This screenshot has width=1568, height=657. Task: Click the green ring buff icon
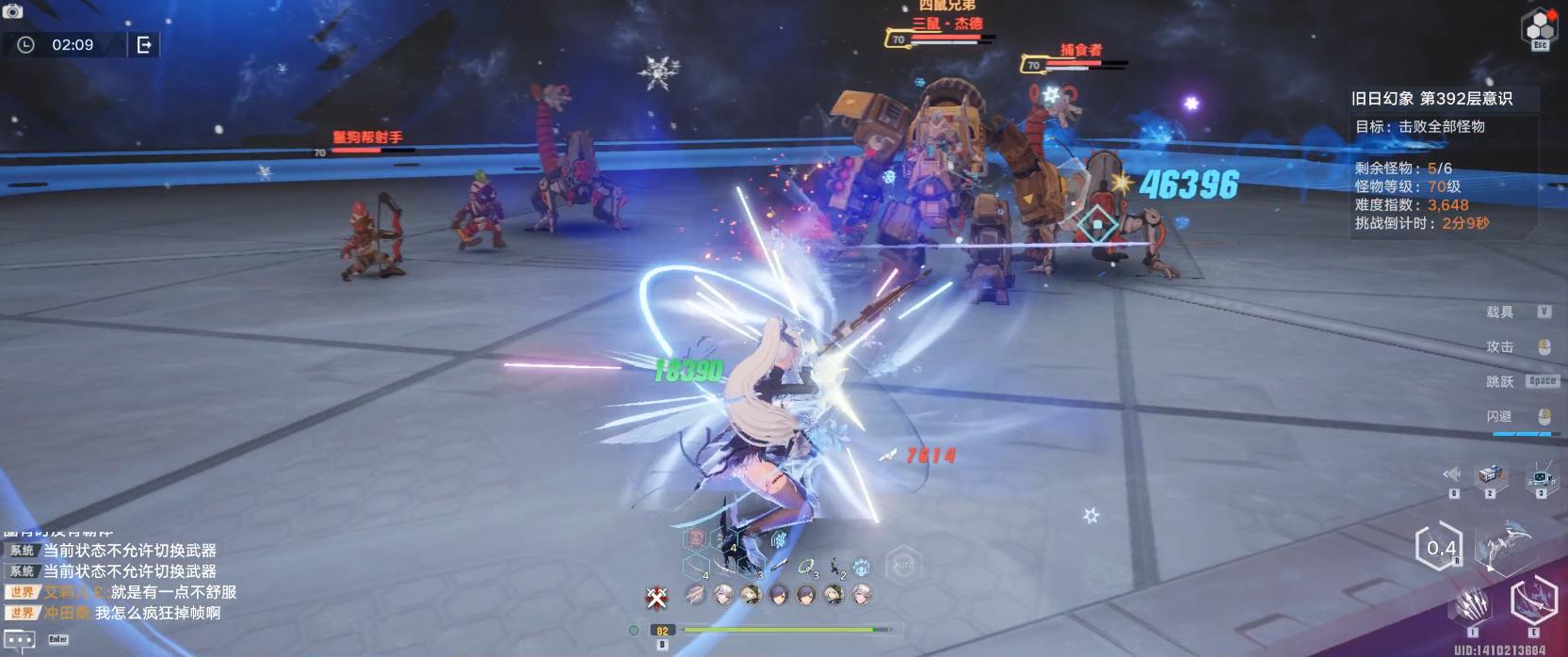[x=806, y=567]
